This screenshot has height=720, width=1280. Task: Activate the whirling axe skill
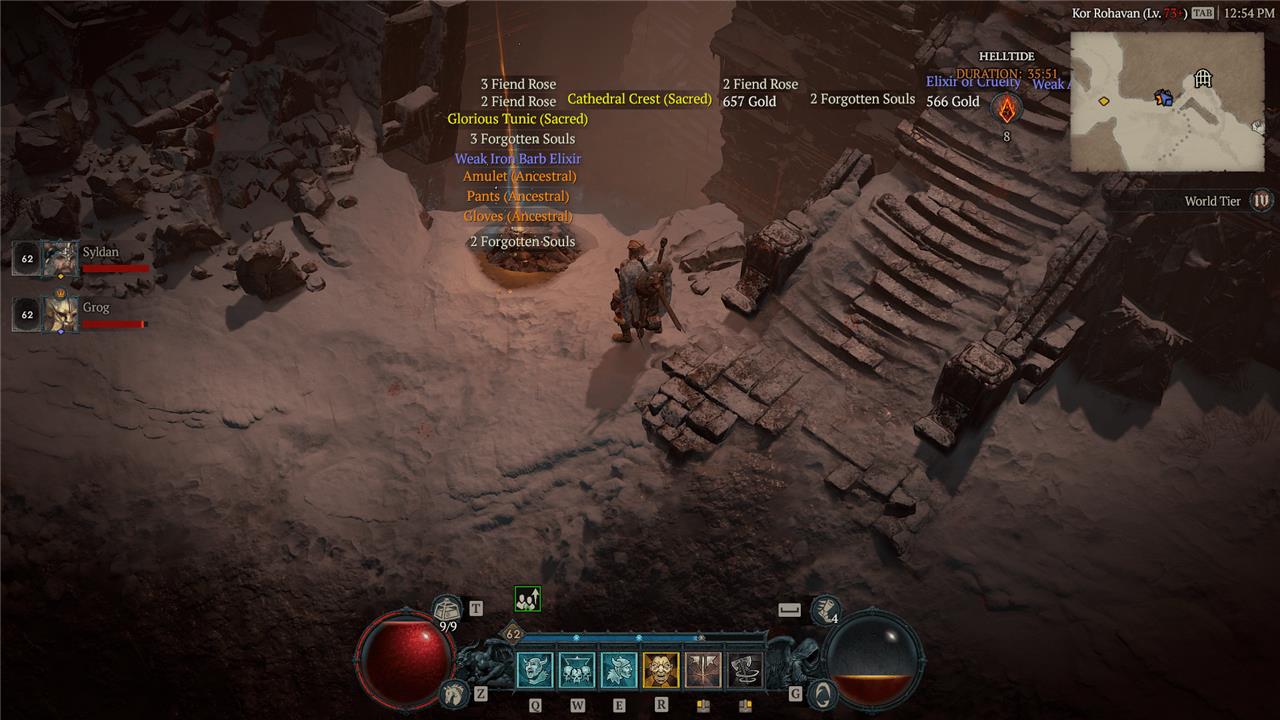coord(745,670)
